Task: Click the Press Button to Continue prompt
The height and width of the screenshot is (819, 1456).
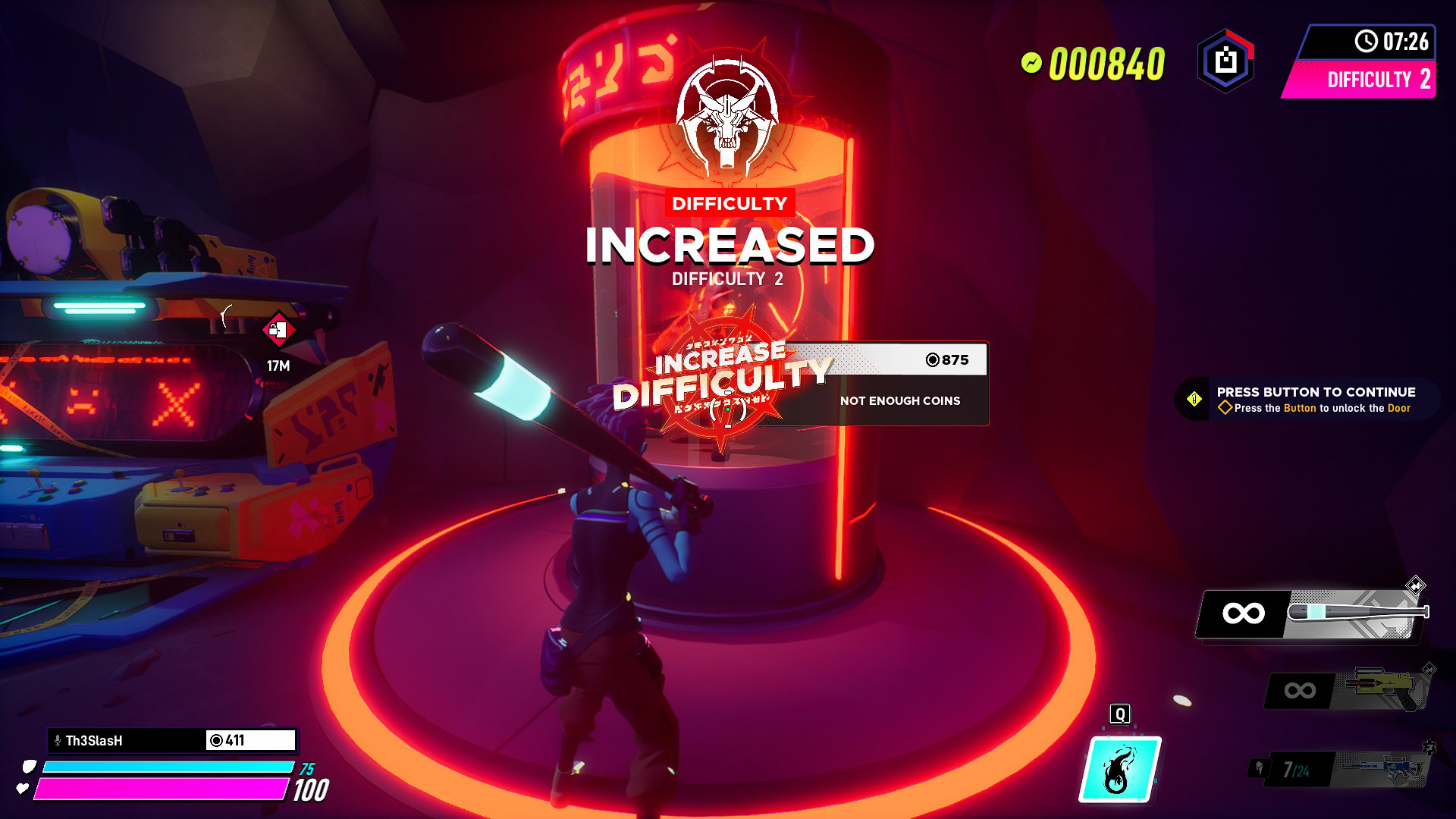Action: click(x=1316, y=393)
